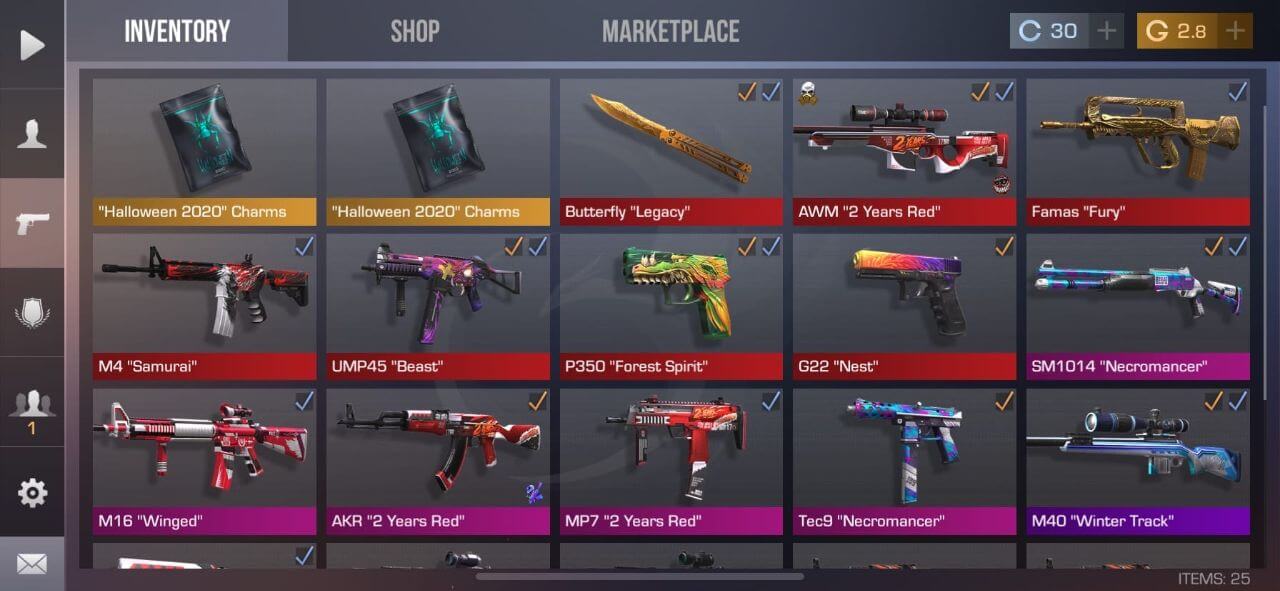Tap the play arrow in the sidebar
Screen dimensions: 1280x591
click(32, 45)
